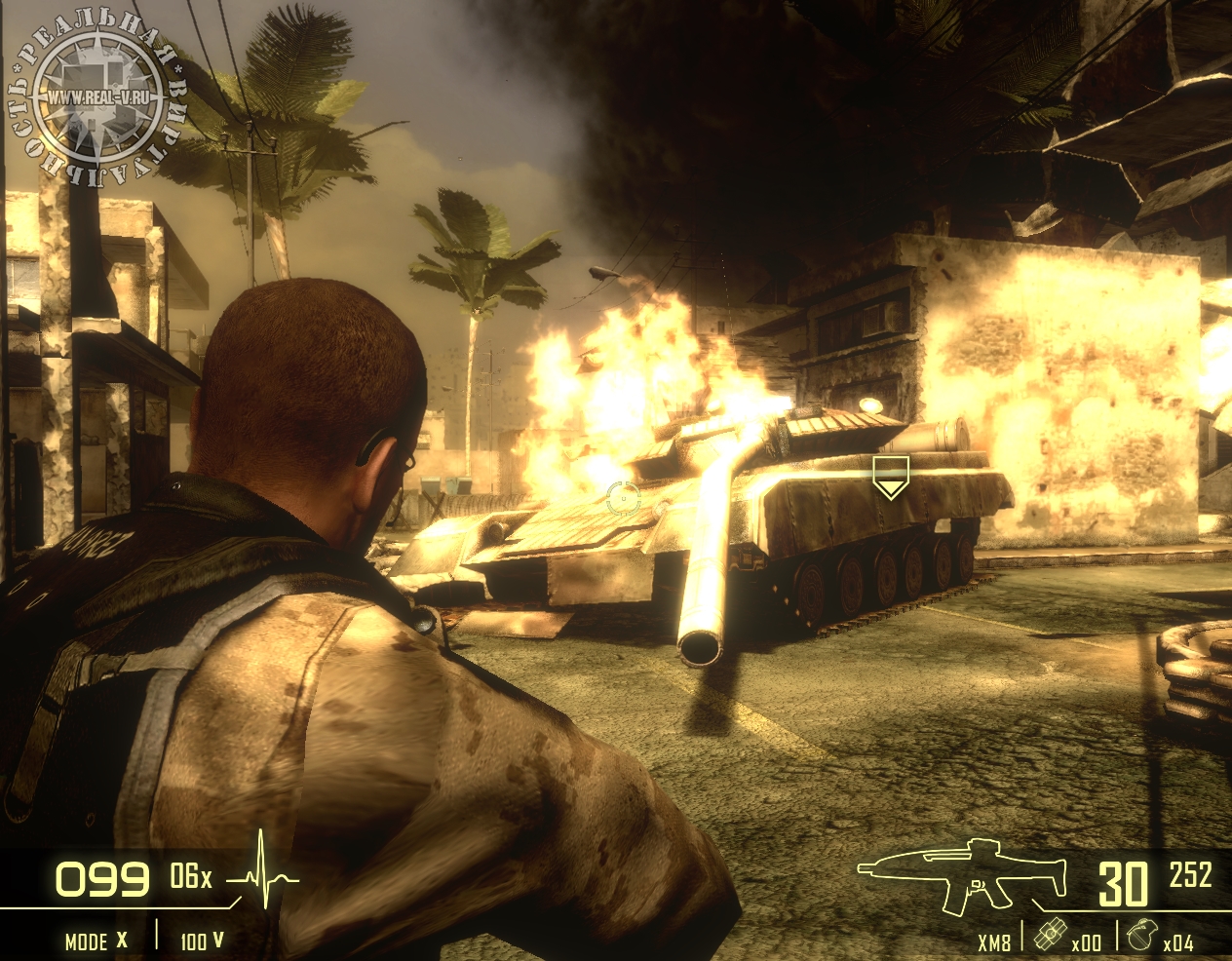Select the XM8 rifle weapon icon
This screenshot has width=1232, height=961.
pos(963,874)
